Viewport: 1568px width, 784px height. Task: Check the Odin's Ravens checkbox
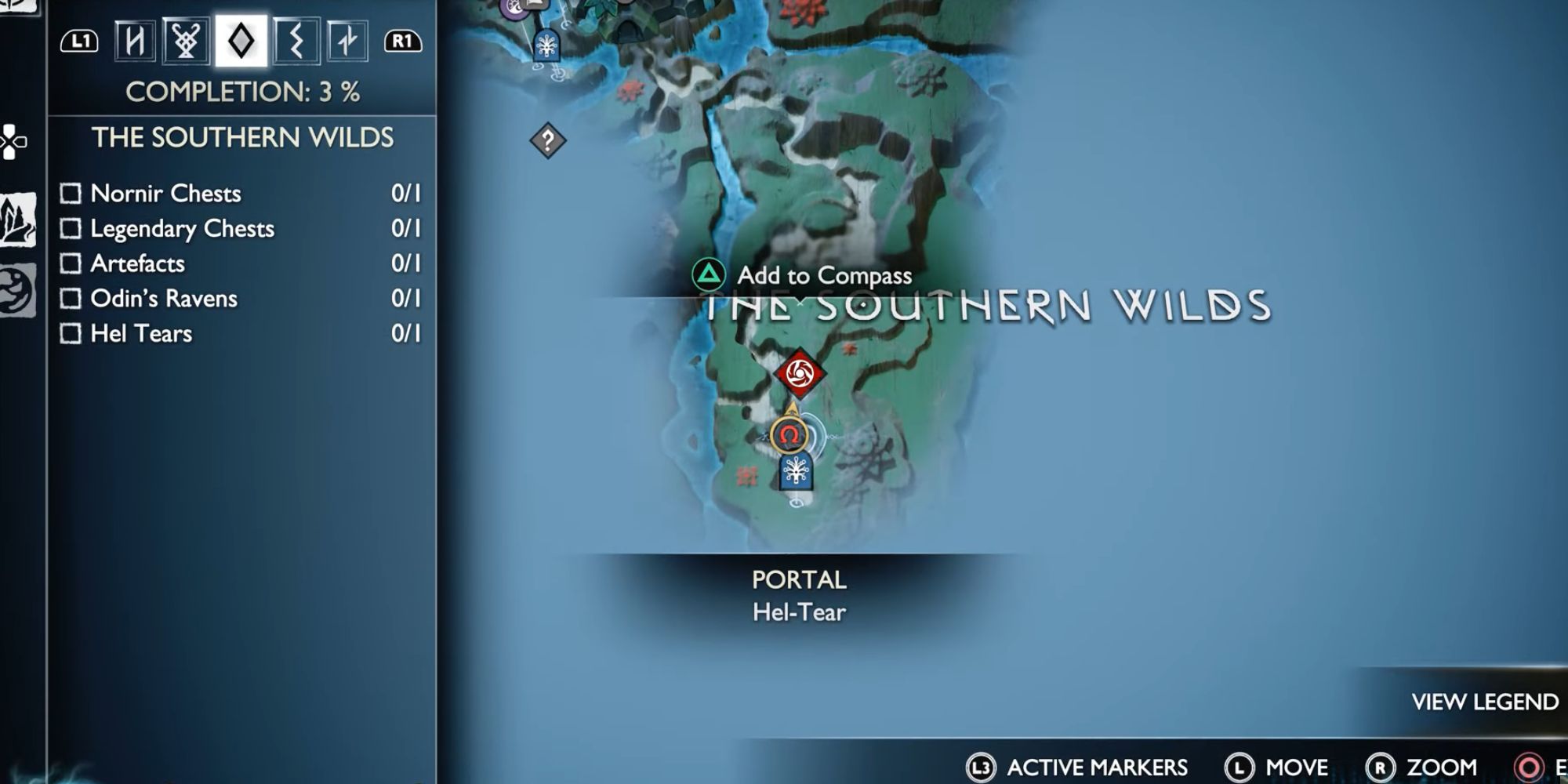tap(71, 299)
